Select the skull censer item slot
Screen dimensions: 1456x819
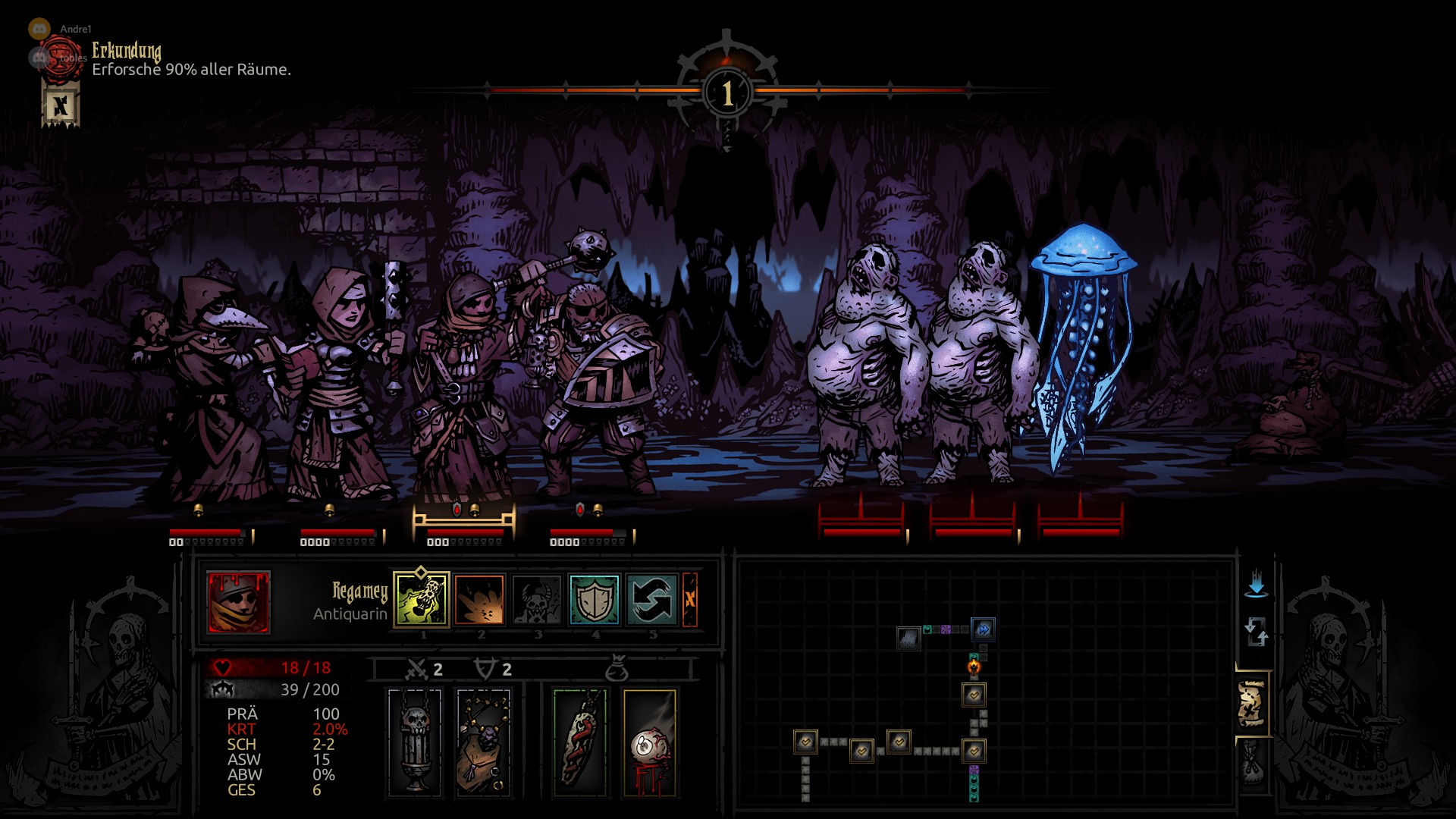415,743
